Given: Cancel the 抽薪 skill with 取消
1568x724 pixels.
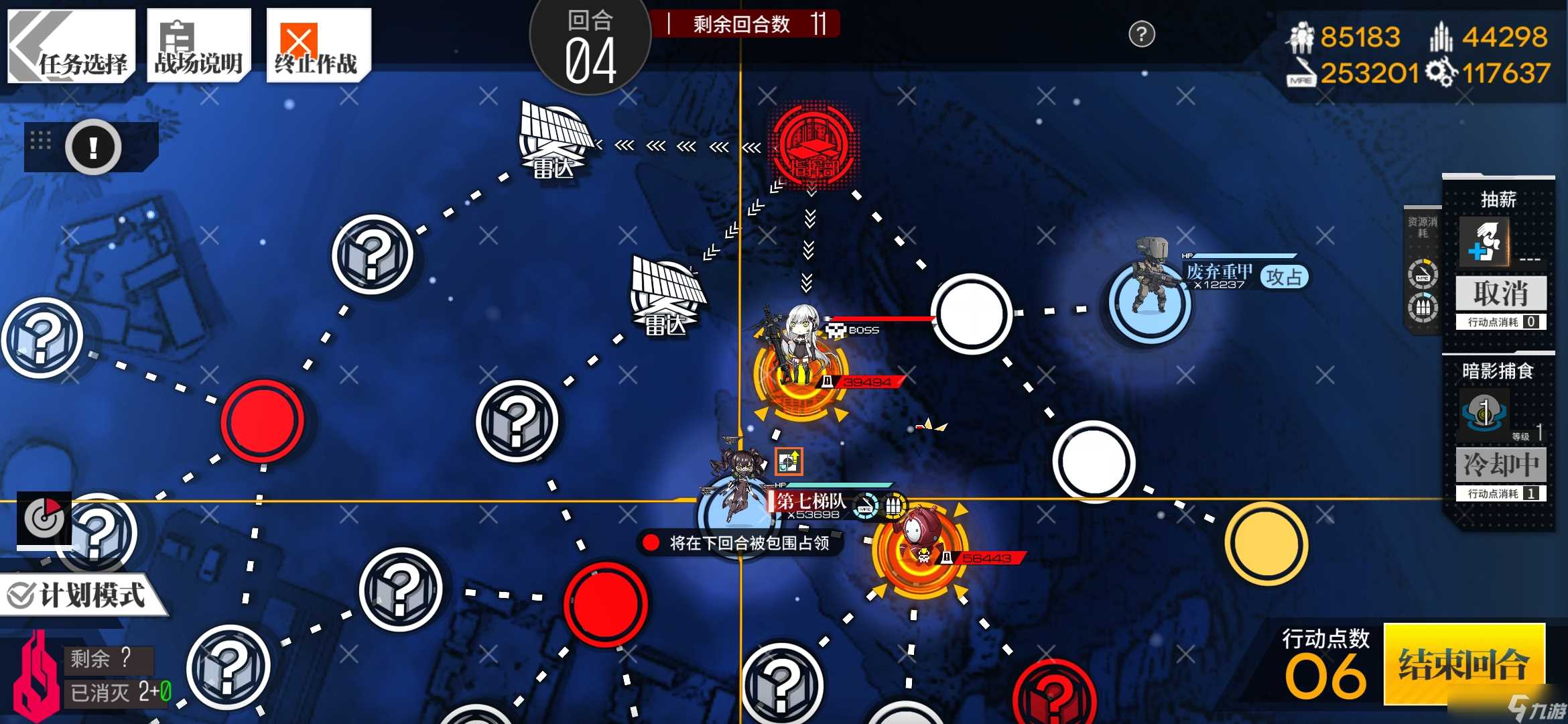Looking at the screenshot, I should pyautogui.click(x=1500, y=293).
